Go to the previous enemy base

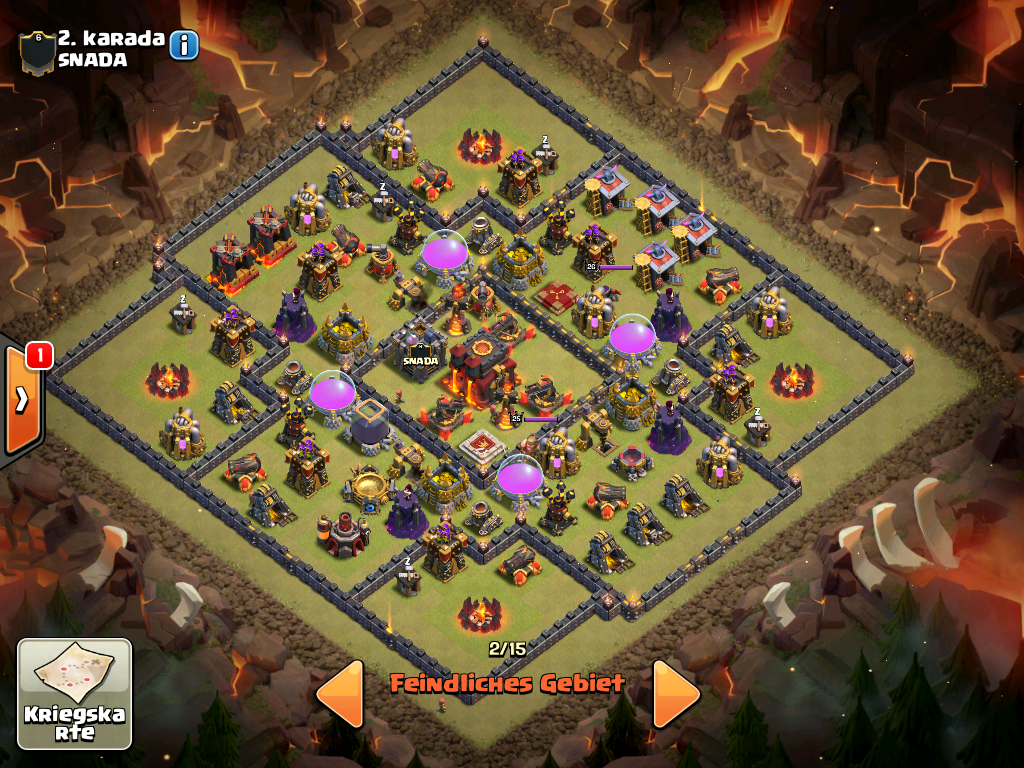340,693
